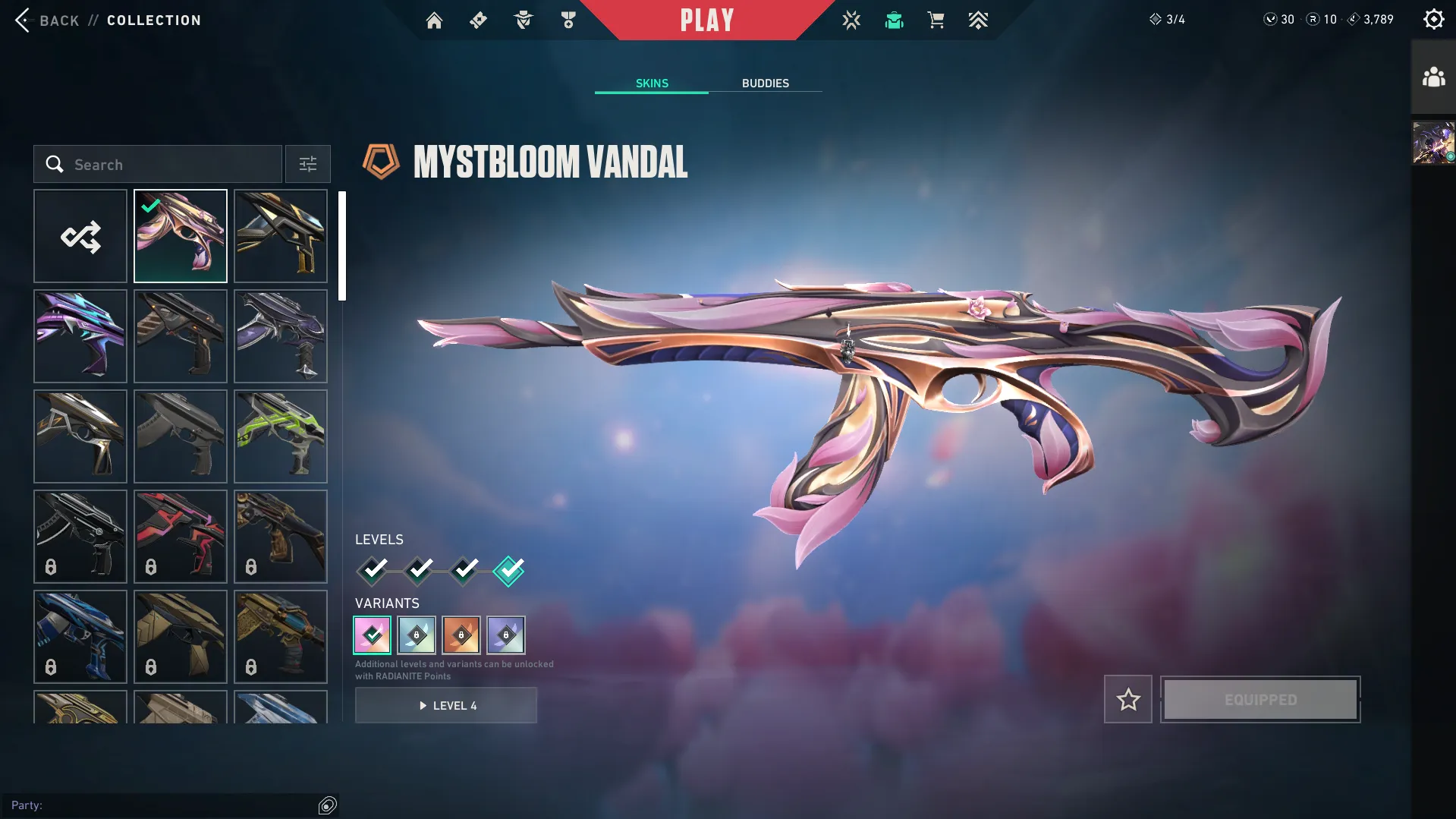Open the Settings gear

[1434, 18]
